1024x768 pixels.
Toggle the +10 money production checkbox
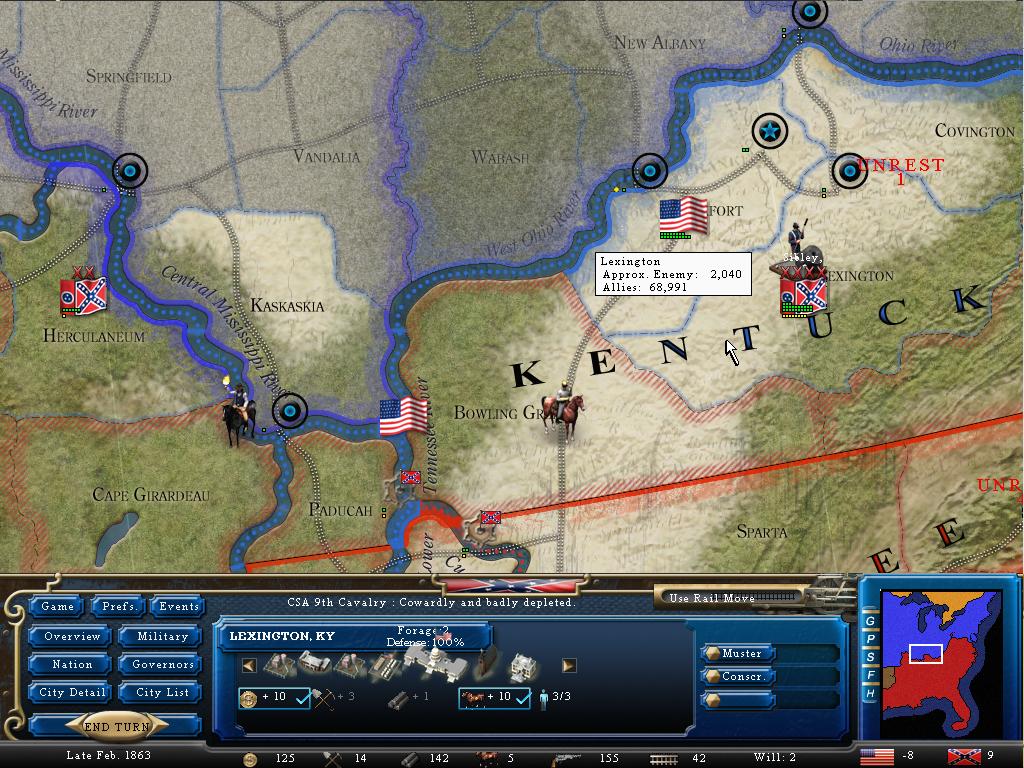(x=299, y=698)
